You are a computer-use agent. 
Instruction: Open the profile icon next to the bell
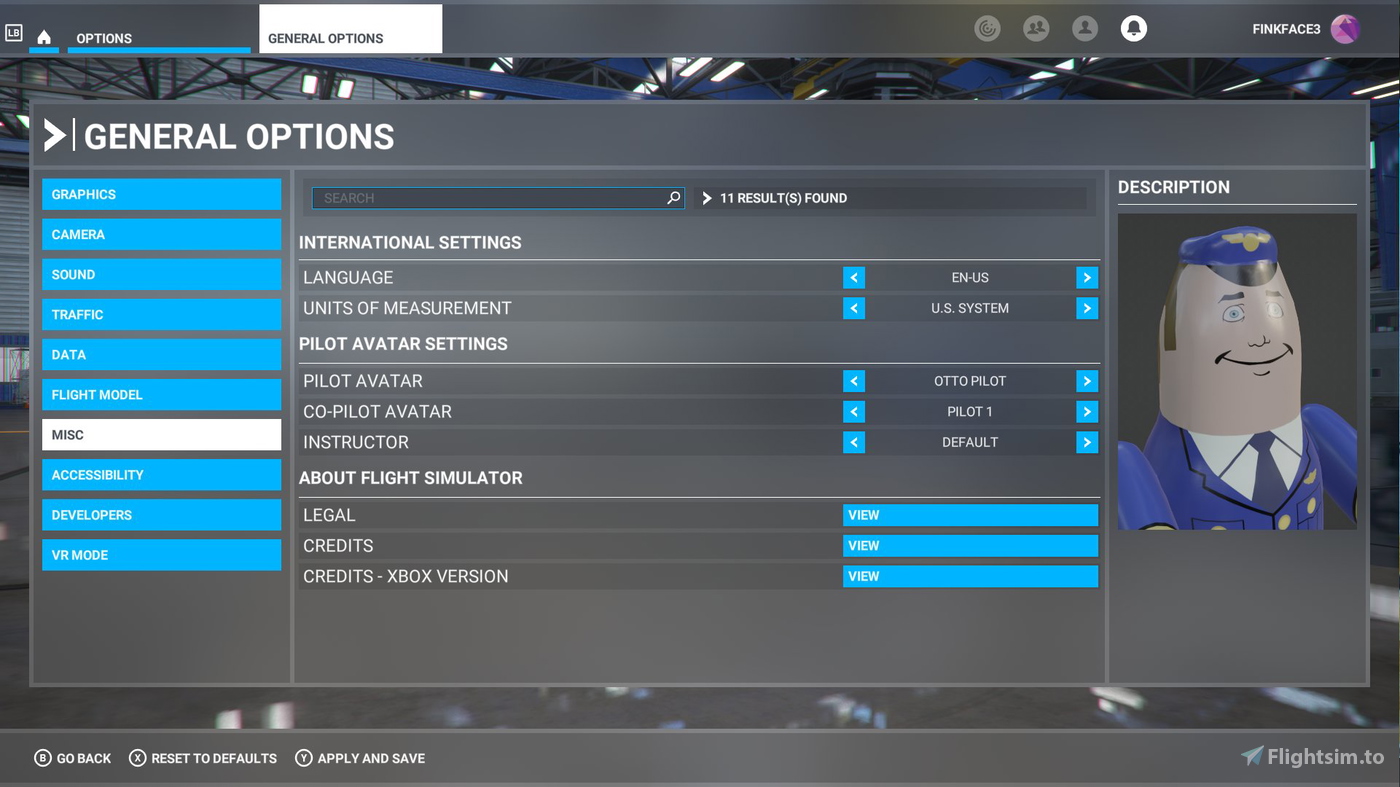pyautogui.click(x=1085, y=28)
